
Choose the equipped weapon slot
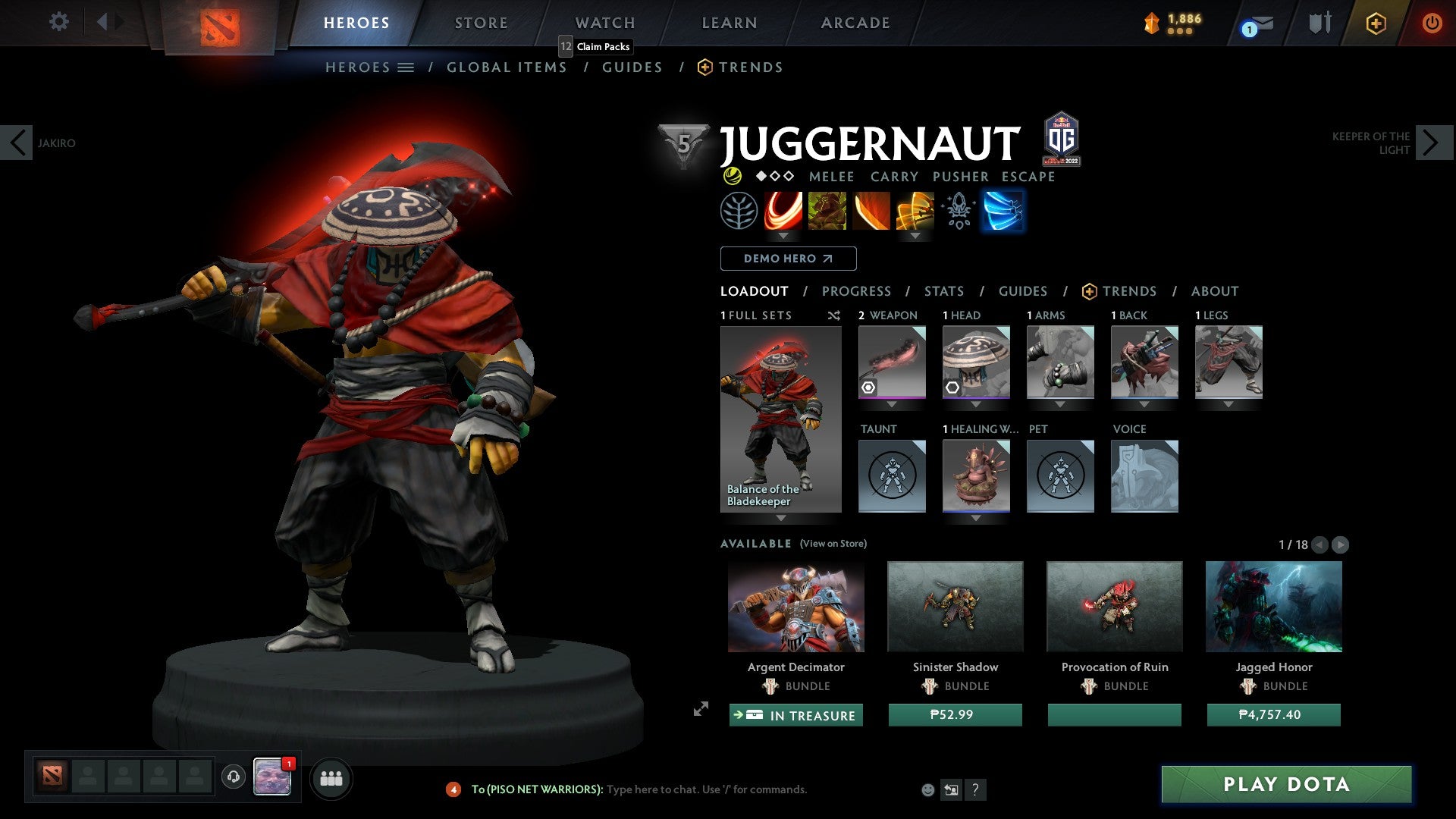[892, 362]
